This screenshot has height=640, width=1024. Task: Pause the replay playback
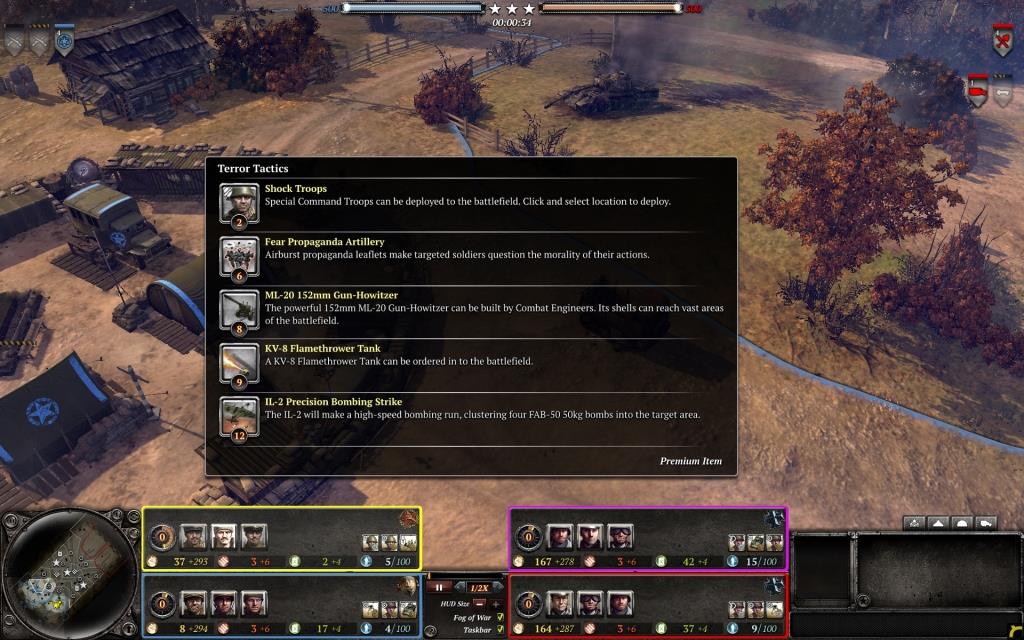point(439,587)
